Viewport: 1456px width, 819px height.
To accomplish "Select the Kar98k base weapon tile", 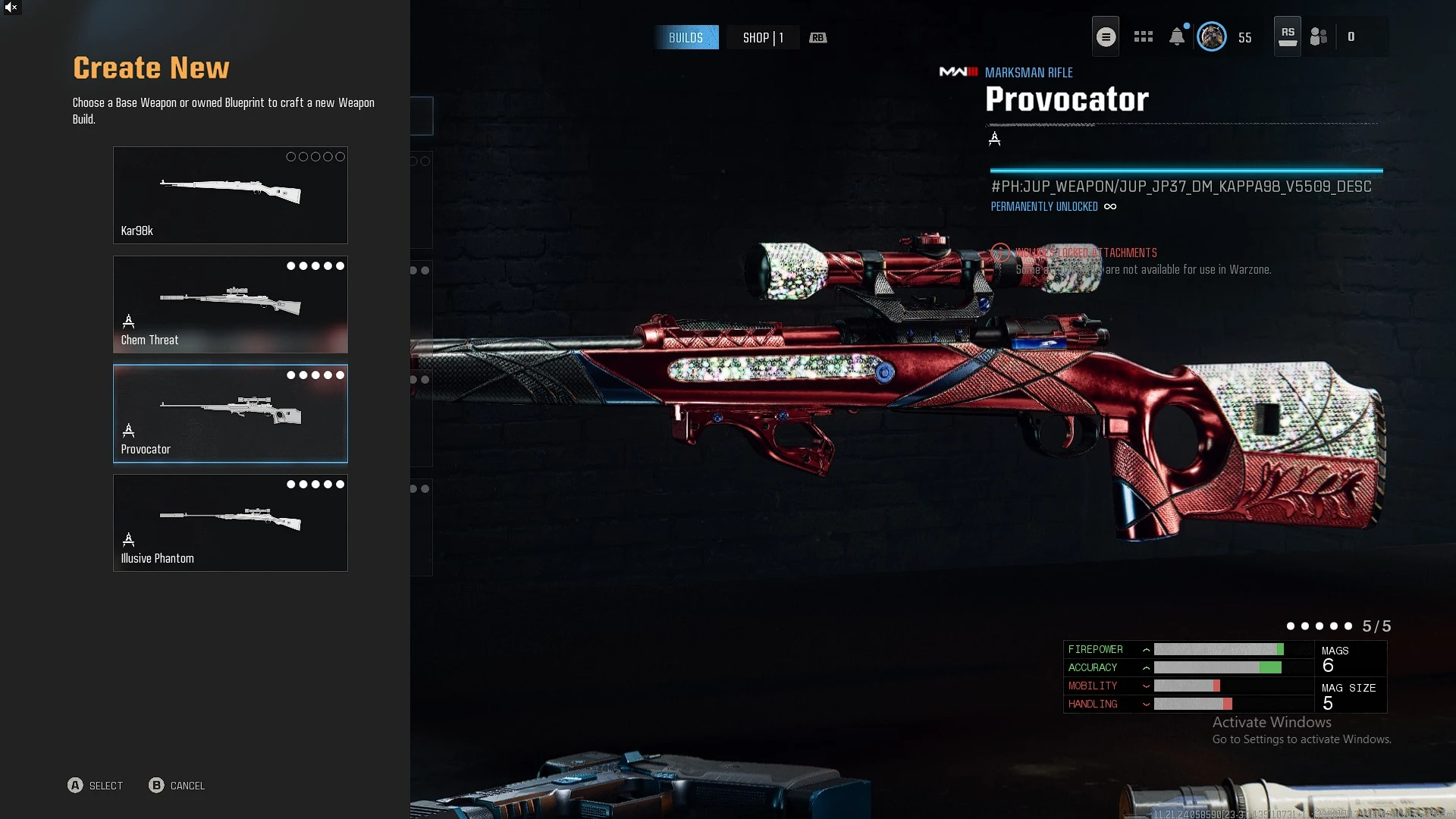I will [x=230, y=195].
